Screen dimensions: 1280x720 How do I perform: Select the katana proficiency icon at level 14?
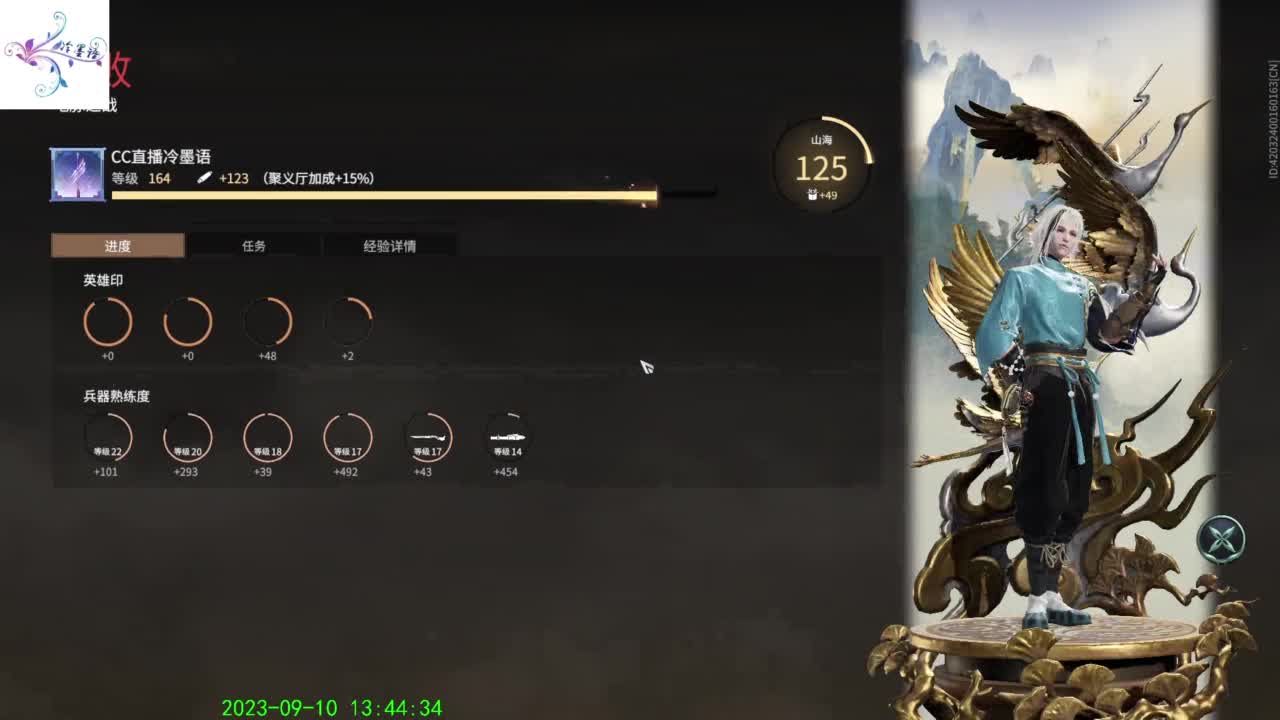[507, 437]
